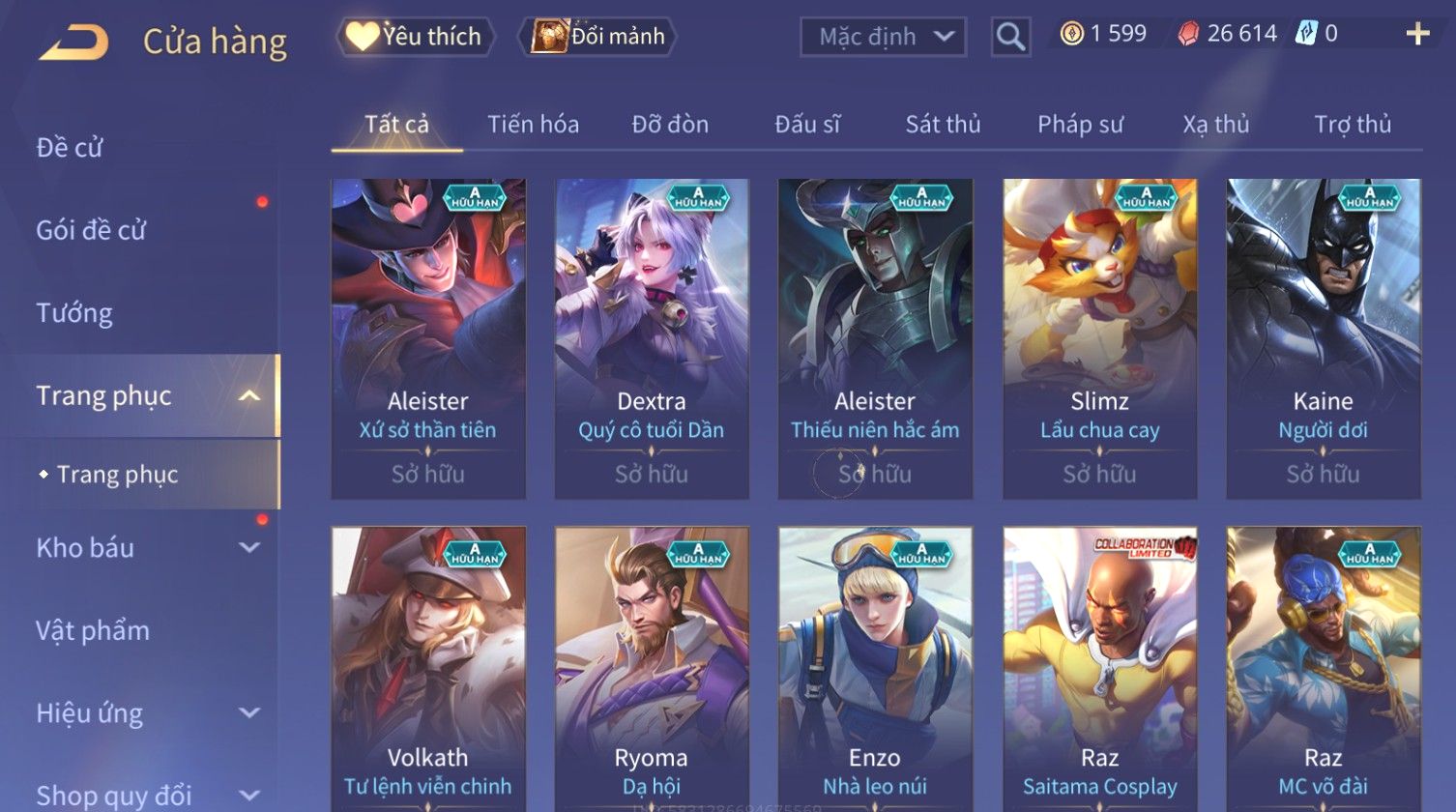Add more currency with the plus button
This screenshot has height=812, width=1456.
pyautogui.click(x=1417, y=35)
